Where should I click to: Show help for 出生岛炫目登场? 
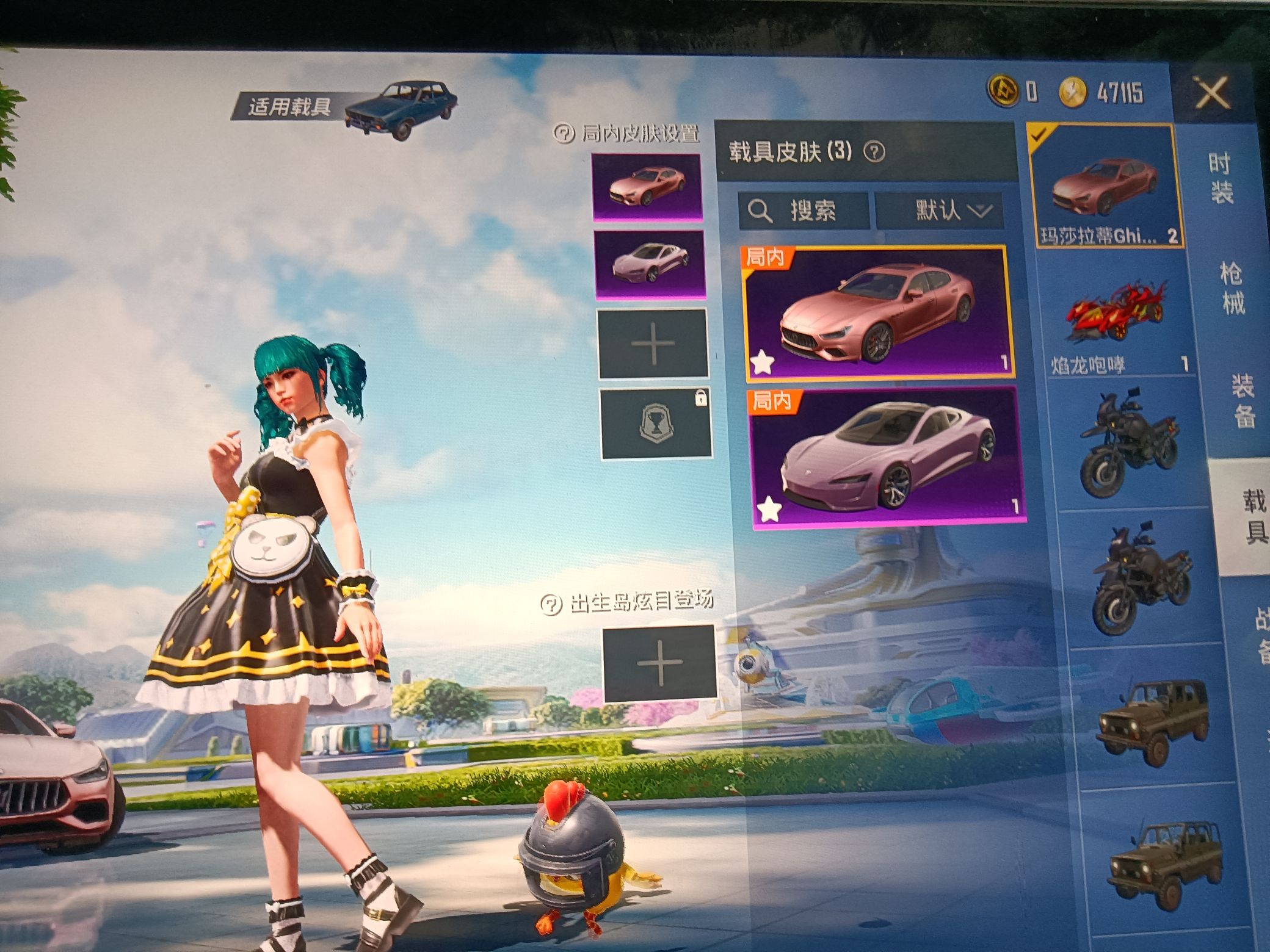click(551, 604)
